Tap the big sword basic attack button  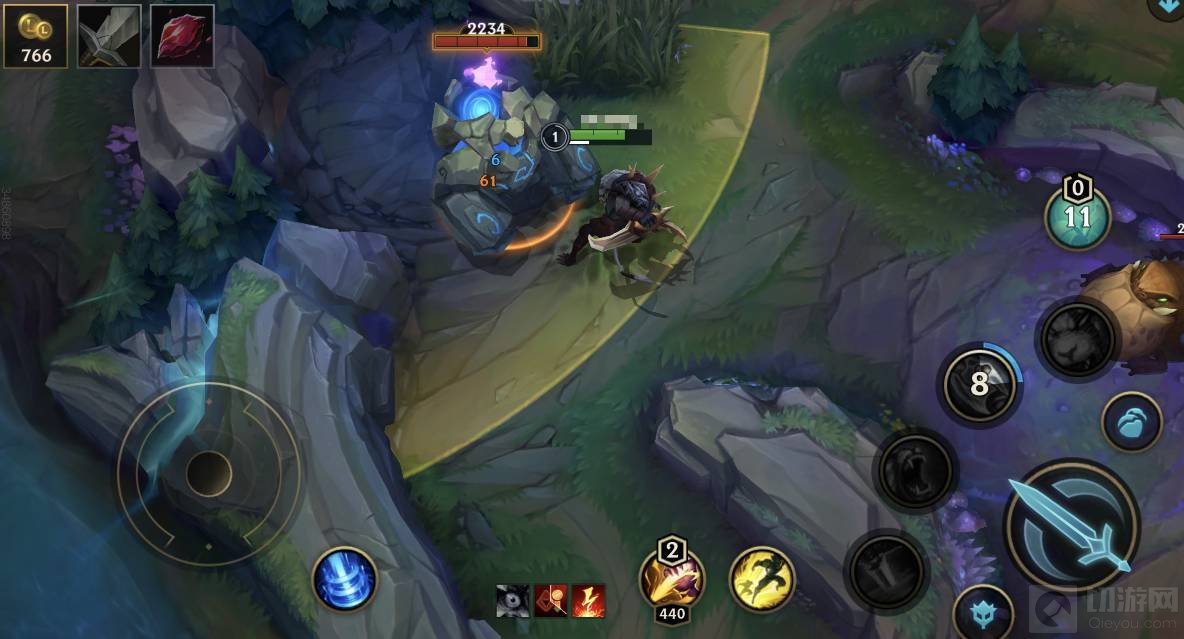[x=1071, y=526]
